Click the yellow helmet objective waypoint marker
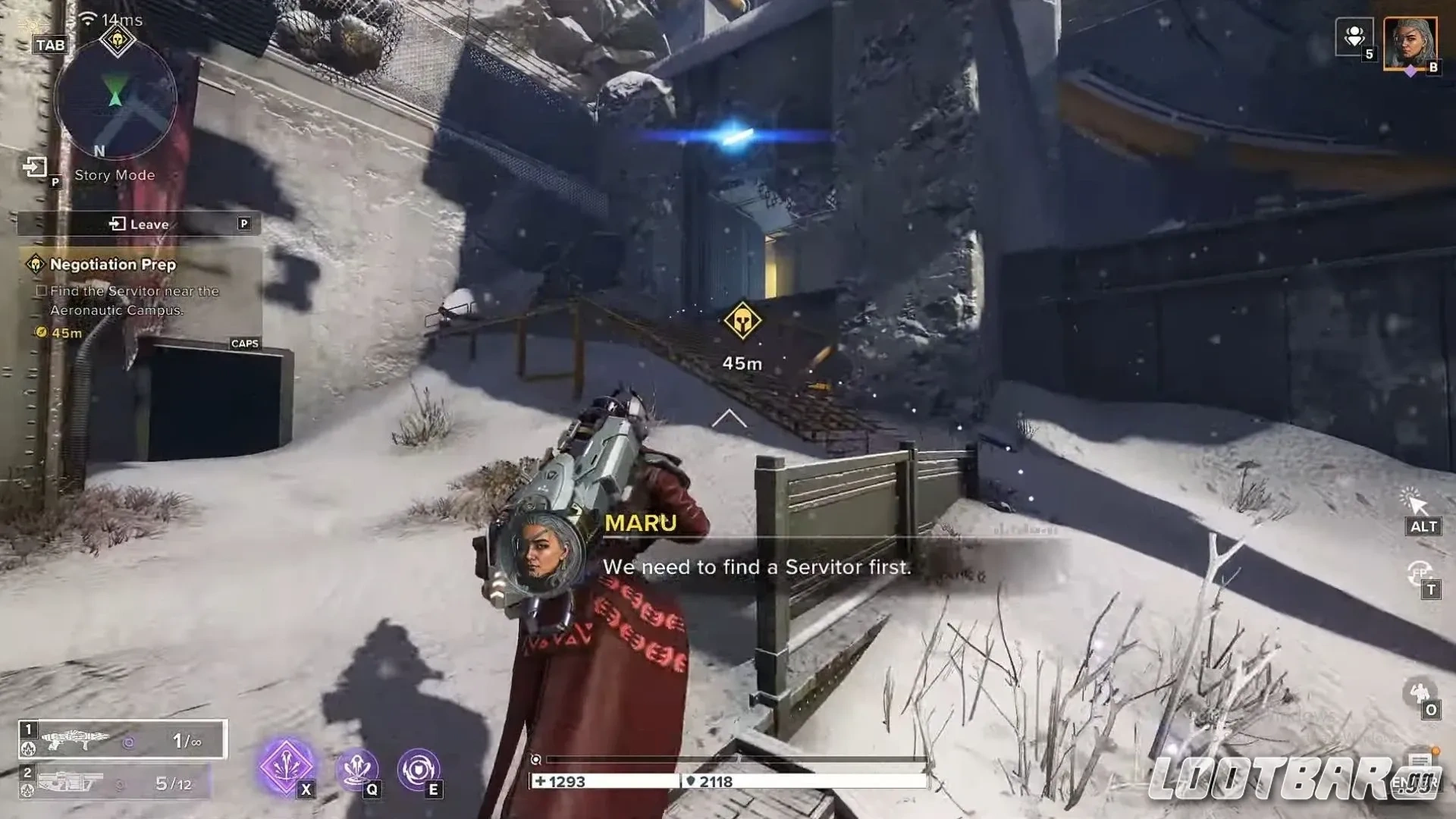This screenshot has height=819, width=1456. click(742, 322)
